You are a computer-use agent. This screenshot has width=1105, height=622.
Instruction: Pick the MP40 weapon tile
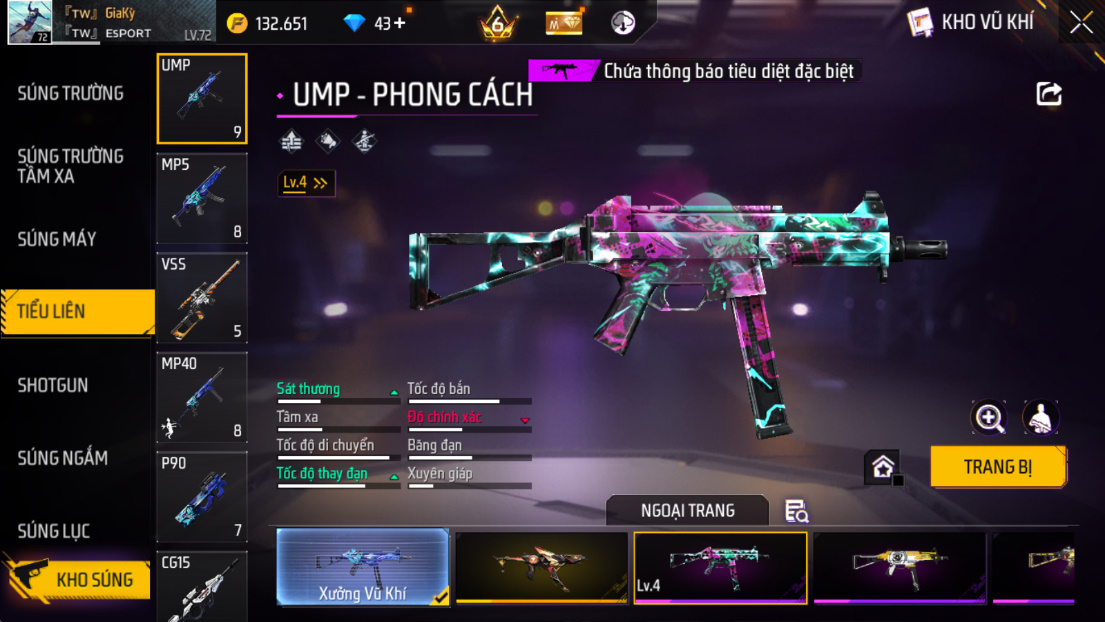point(202,397)
